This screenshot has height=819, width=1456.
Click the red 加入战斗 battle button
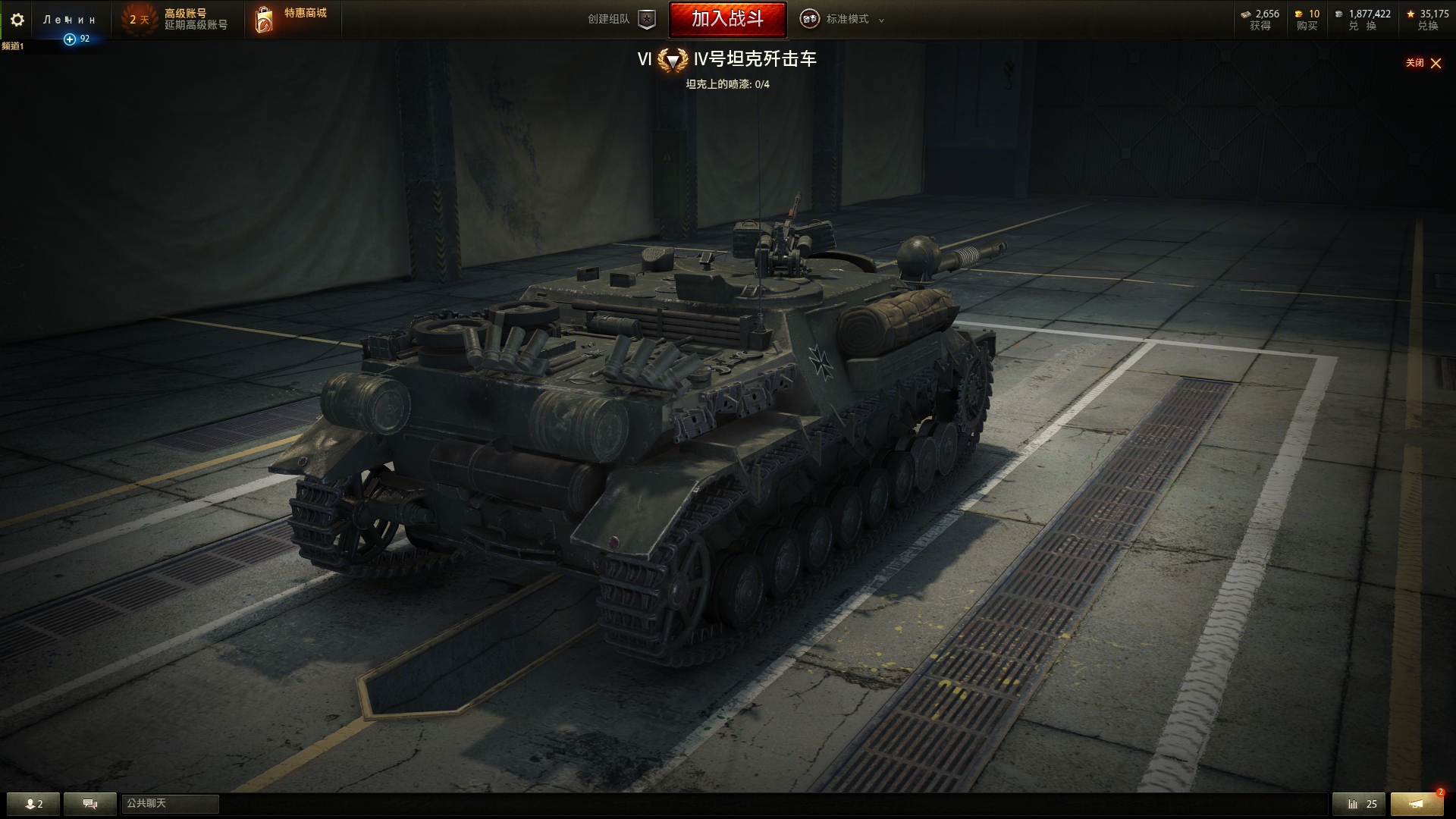coord(727,19)
